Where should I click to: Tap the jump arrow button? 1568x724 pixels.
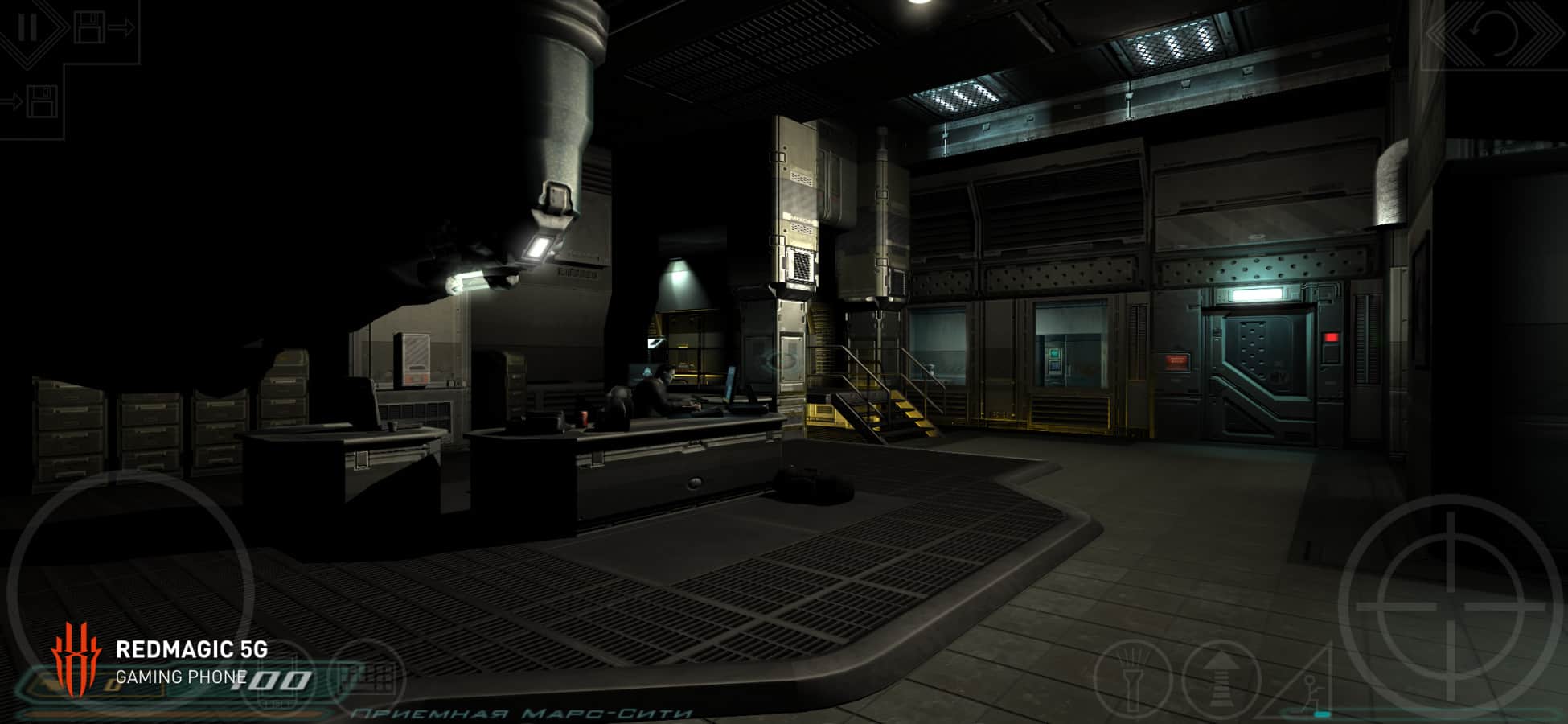(1220, 678)
